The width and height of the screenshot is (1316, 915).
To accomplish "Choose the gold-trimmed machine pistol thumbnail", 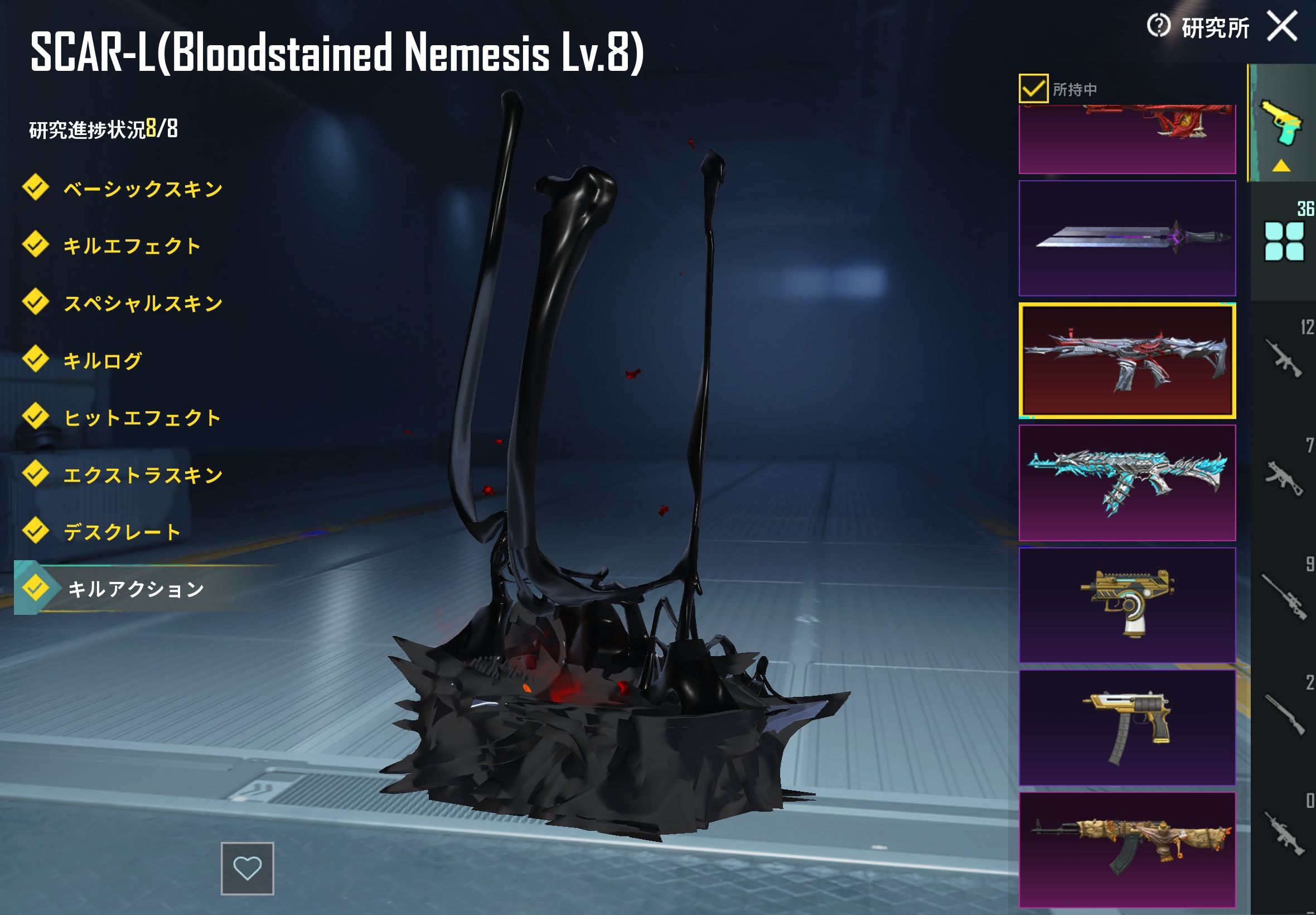I will click(x=1126, y=728).
